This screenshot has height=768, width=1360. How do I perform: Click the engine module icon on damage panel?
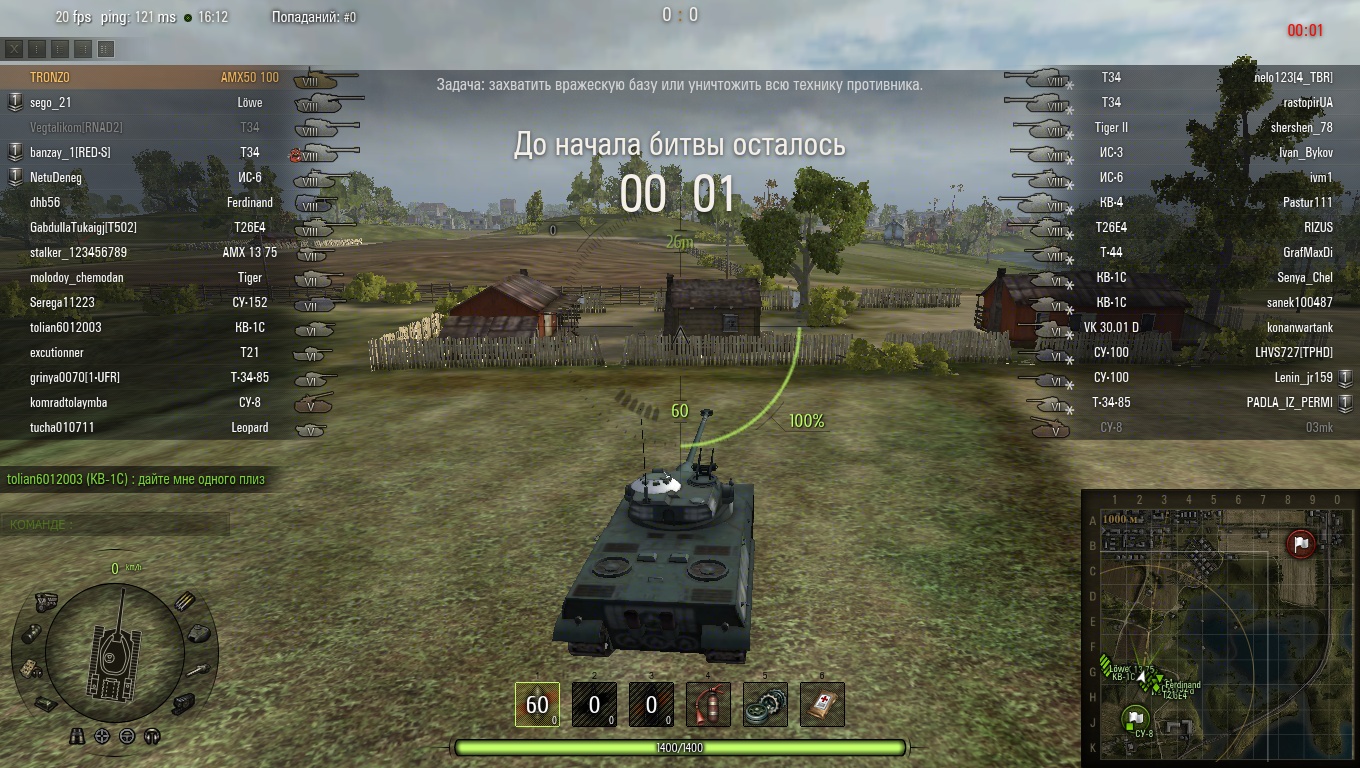46,600
